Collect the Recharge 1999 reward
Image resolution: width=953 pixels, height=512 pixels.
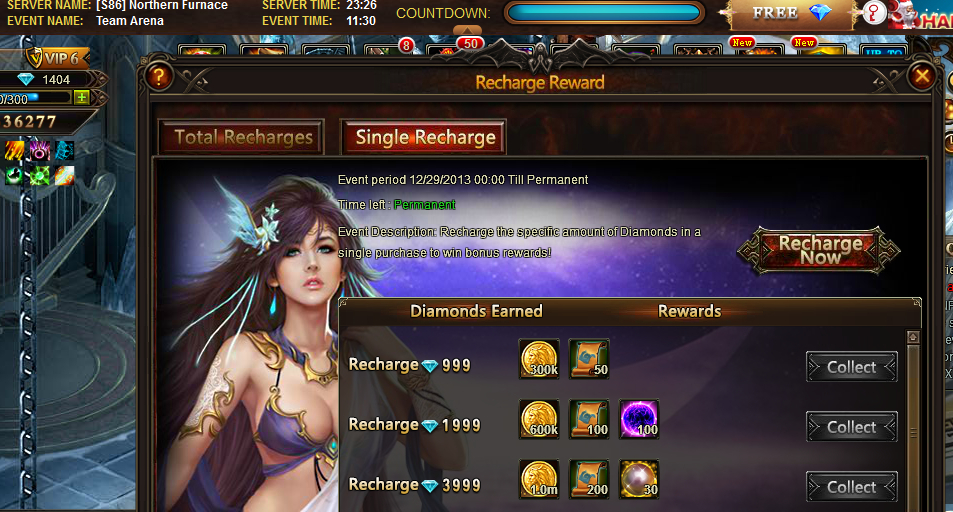pos(851,427)
